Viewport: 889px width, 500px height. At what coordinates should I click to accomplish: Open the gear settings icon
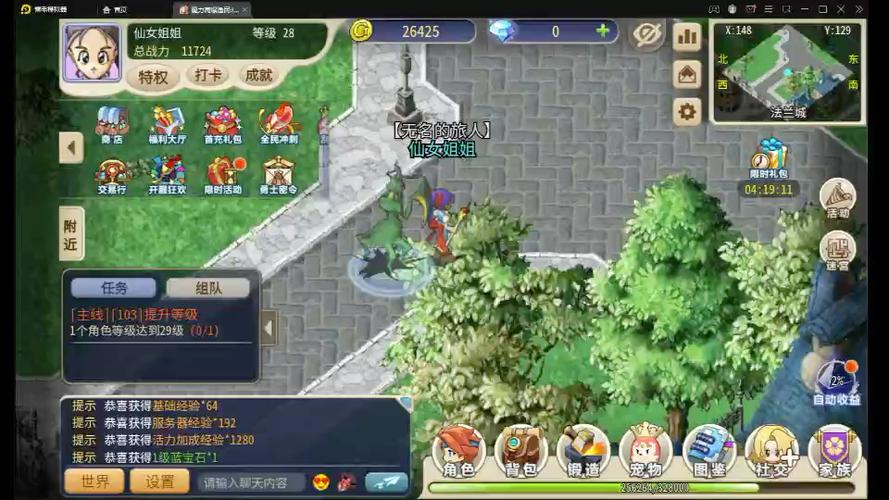[687, 111]
